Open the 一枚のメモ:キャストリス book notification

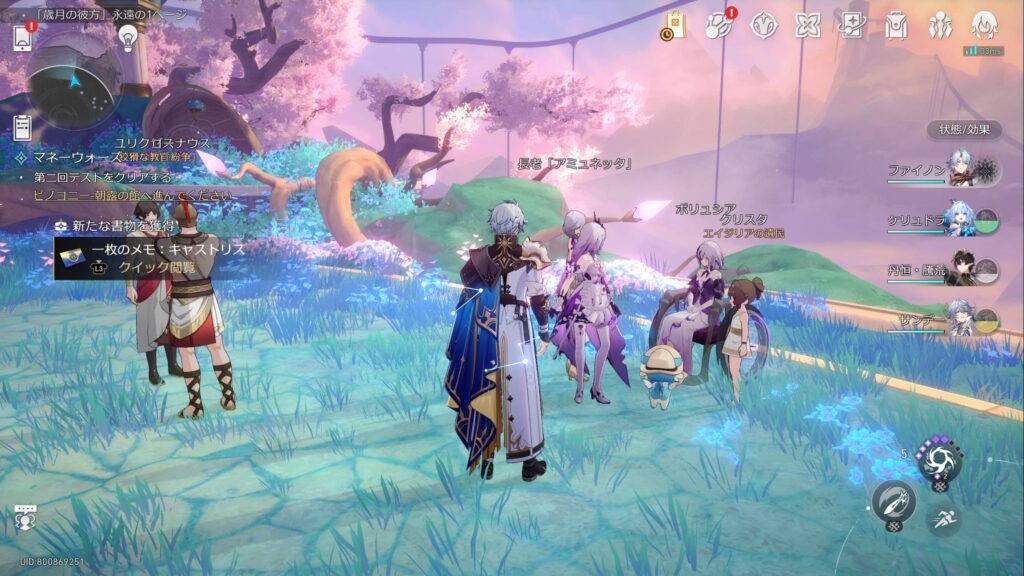pos(150,257)
